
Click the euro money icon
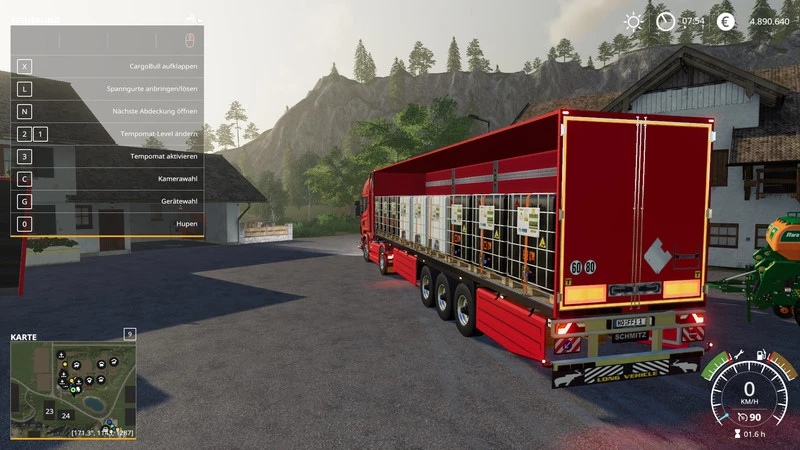click(x=726, y=21)
